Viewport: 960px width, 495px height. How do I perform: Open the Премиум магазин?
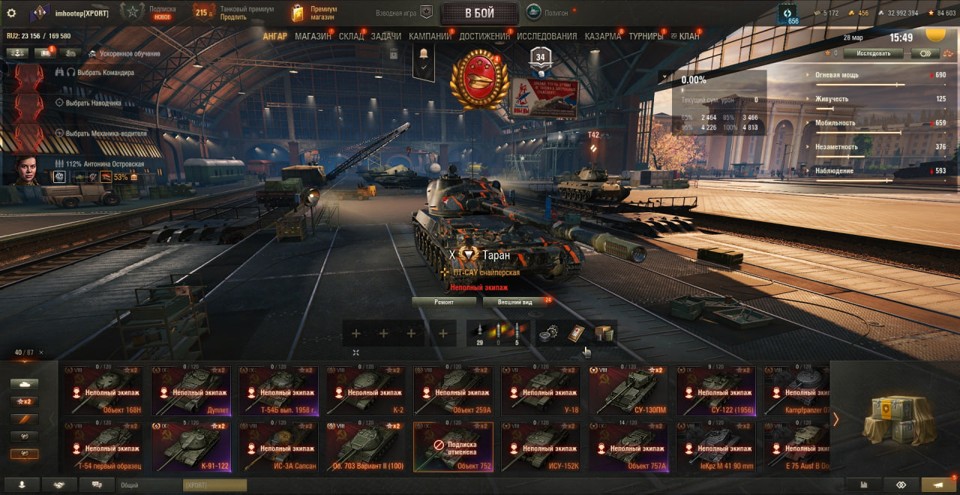[314, 13]
